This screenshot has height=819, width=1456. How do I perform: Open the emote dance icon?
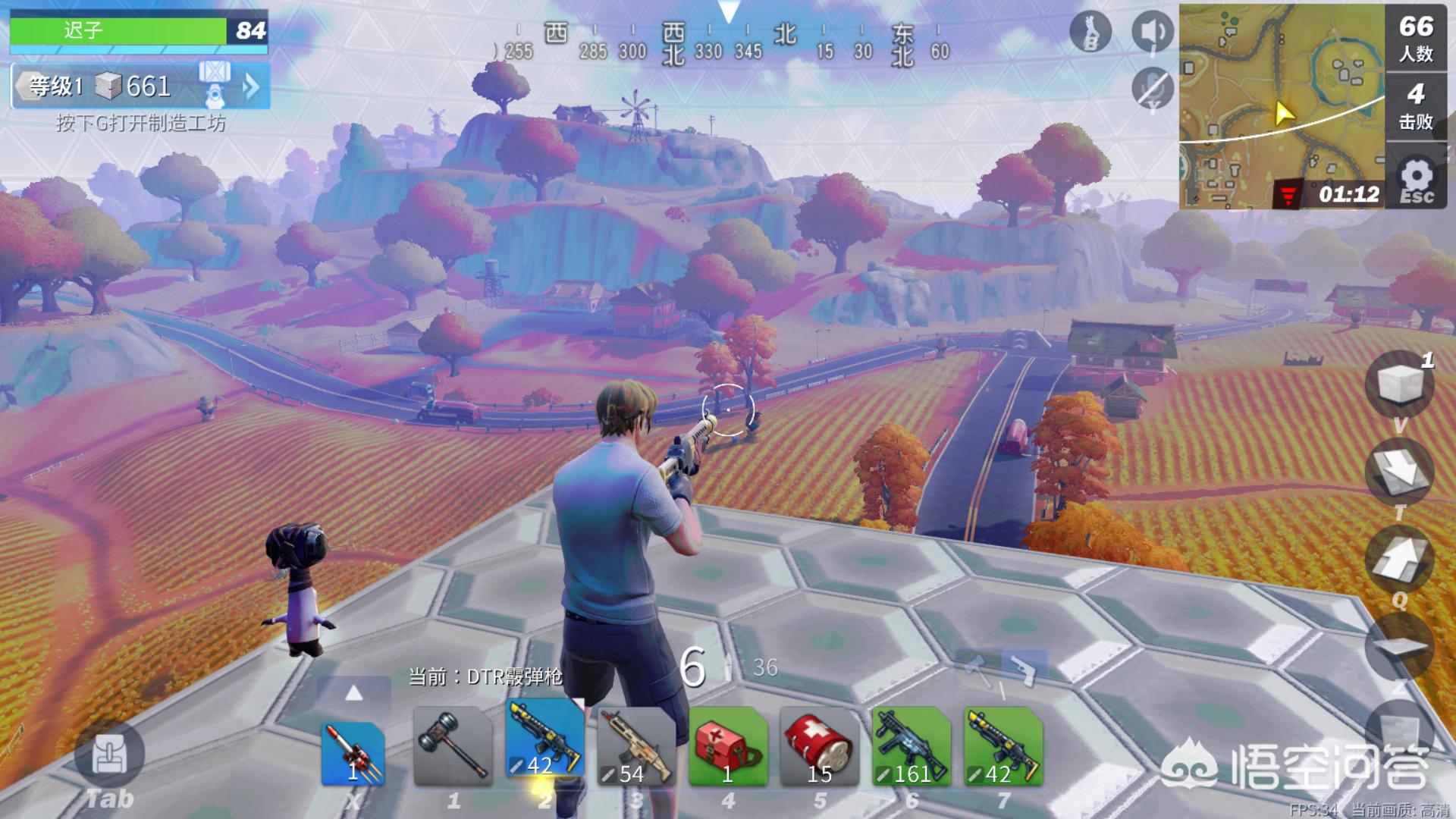(x=1090, y=33)
